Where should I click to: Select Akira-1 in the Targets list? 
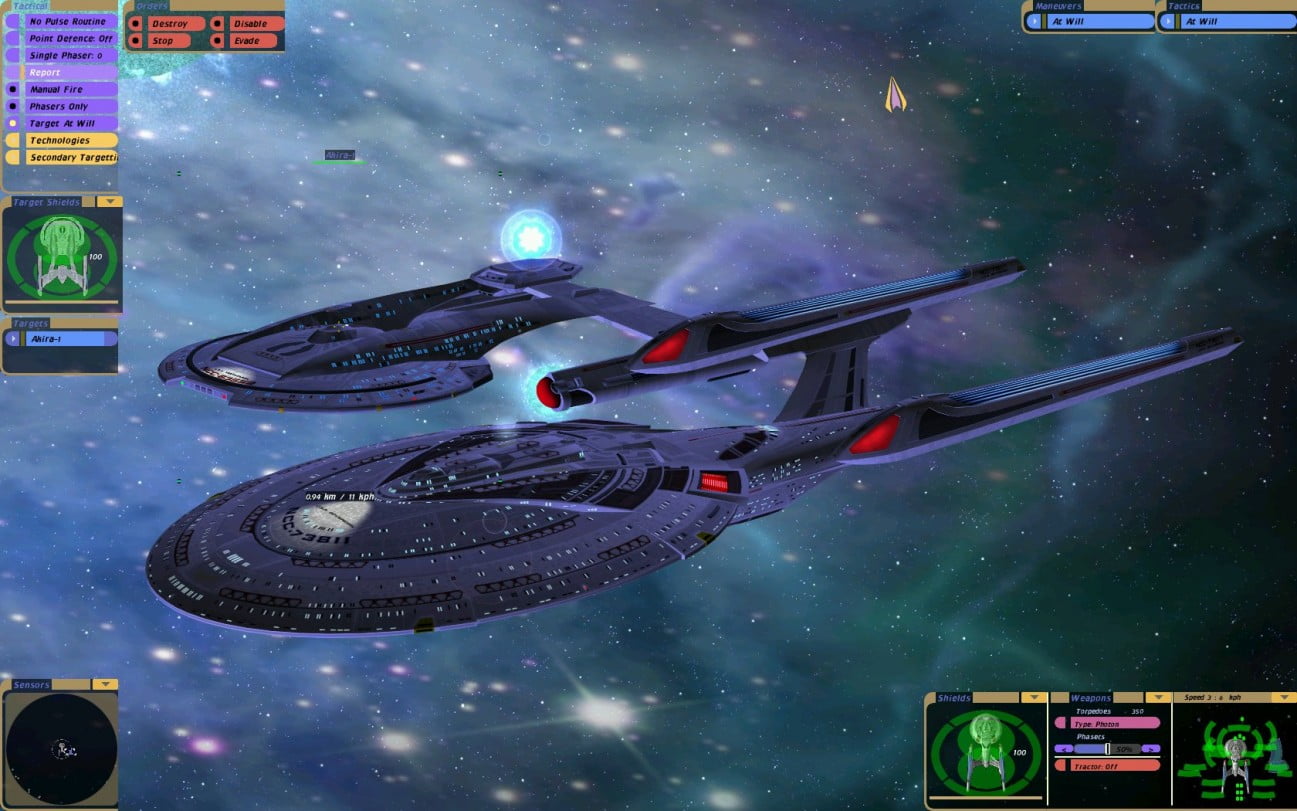(x=62, y=339)
